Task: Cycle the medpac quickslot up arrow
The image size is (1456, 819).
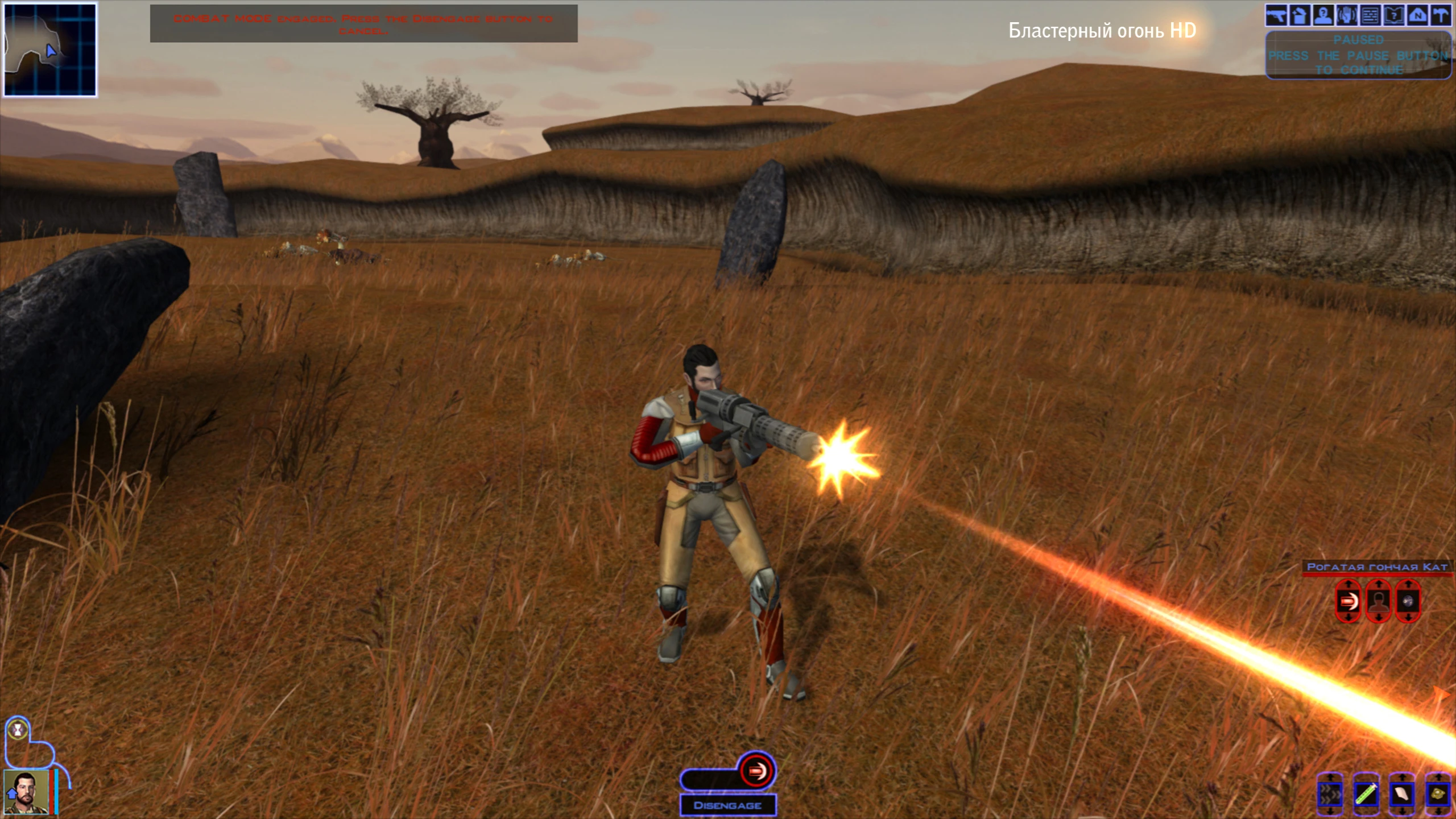Action: 1366,776
